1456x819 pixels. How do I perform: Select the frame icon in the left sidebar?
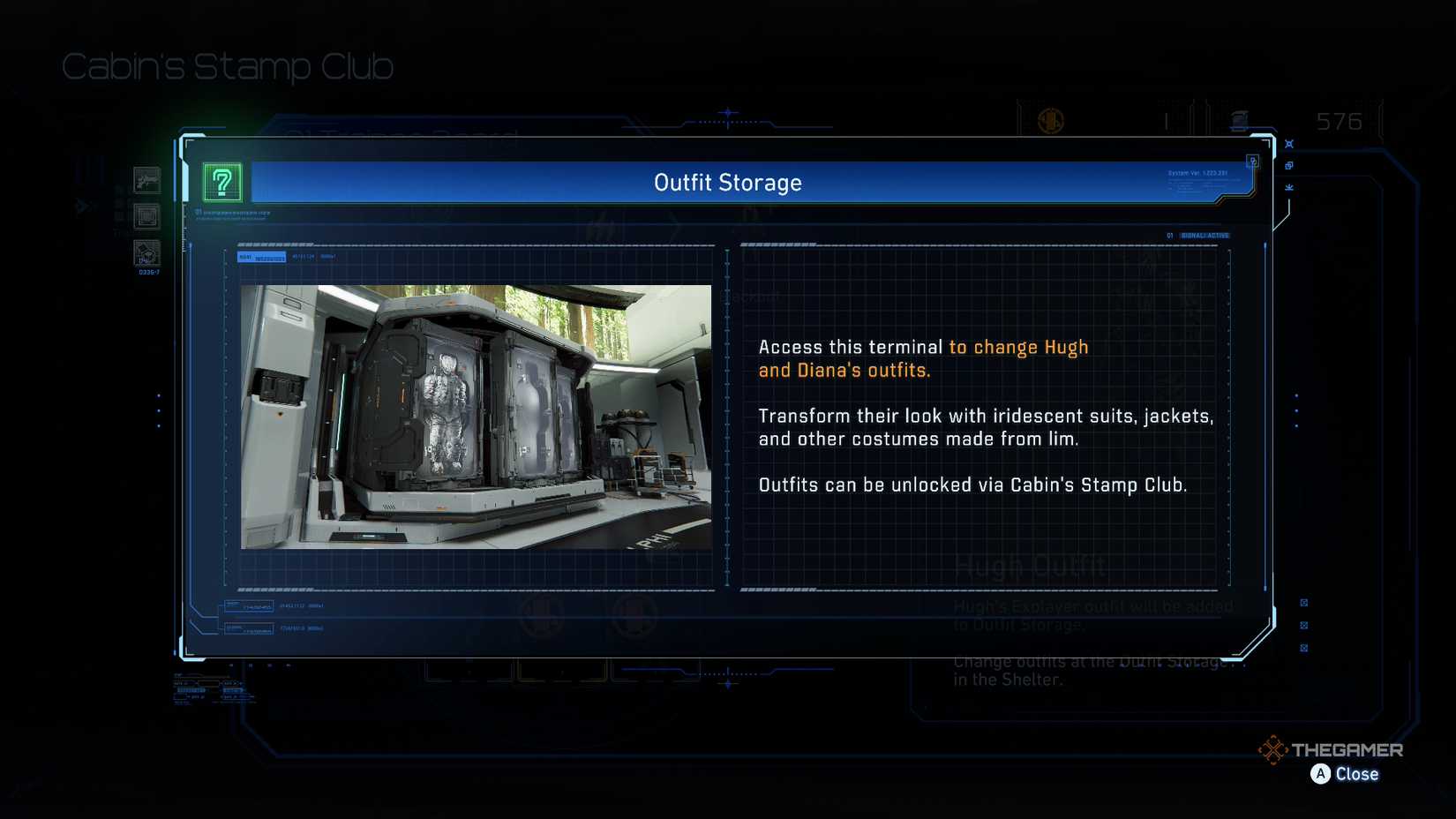point(146,216)
